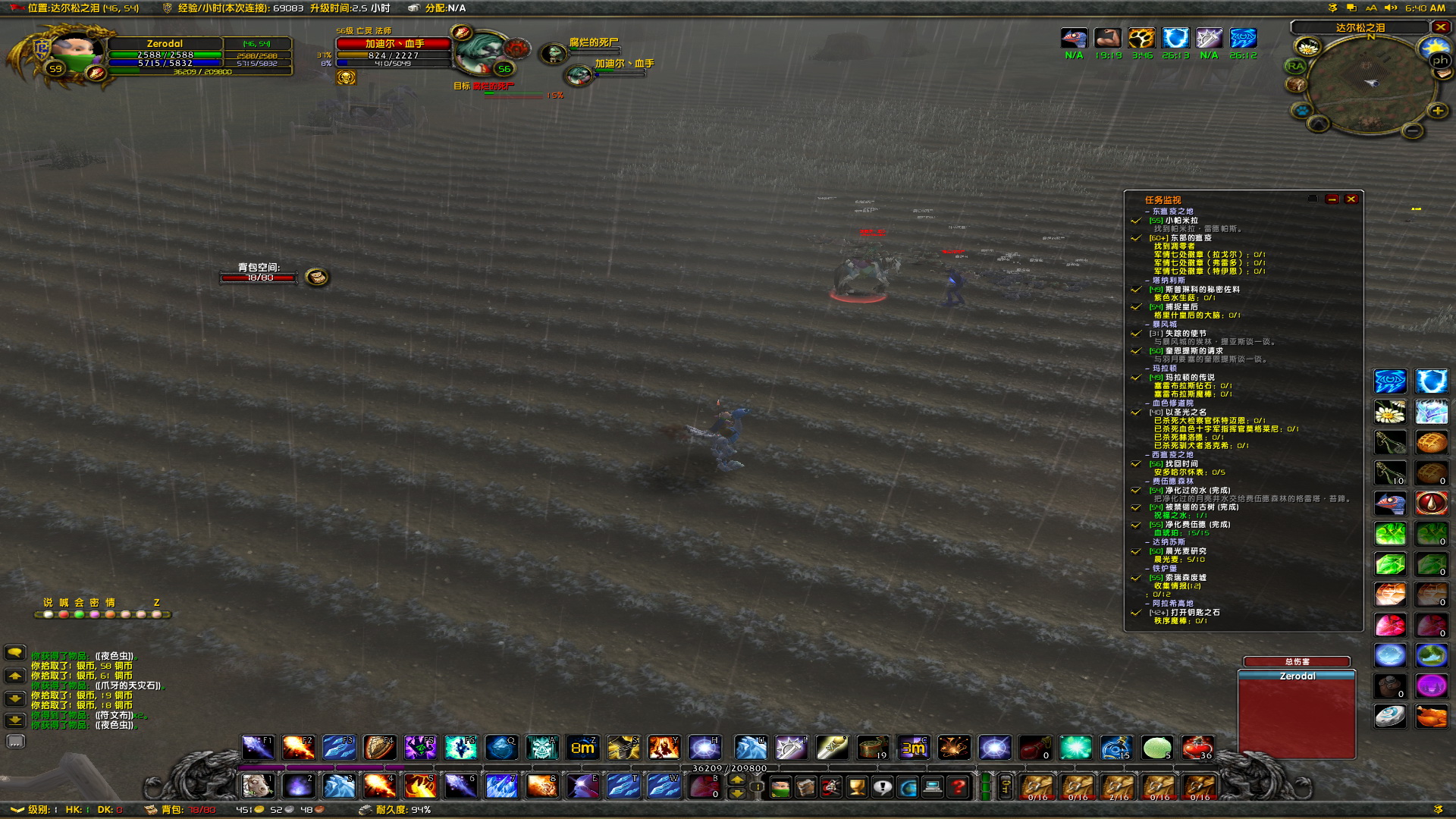Click the chat scroll-down arrow
The height and width of the screenshot is (819, 1456).
(14, 698)
